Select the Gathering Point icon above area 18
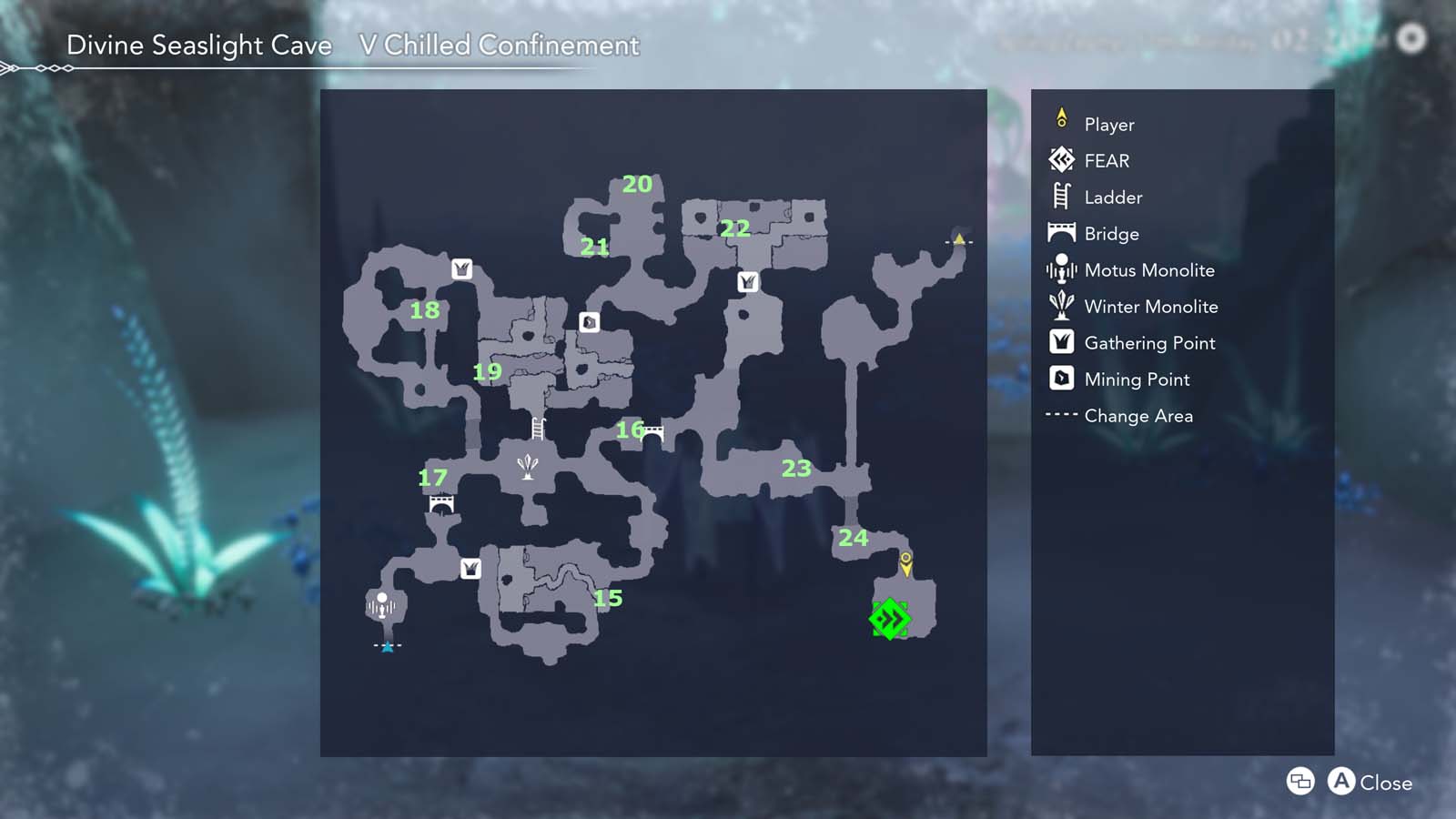1456x819 pixels. click(x=462, y=269)
